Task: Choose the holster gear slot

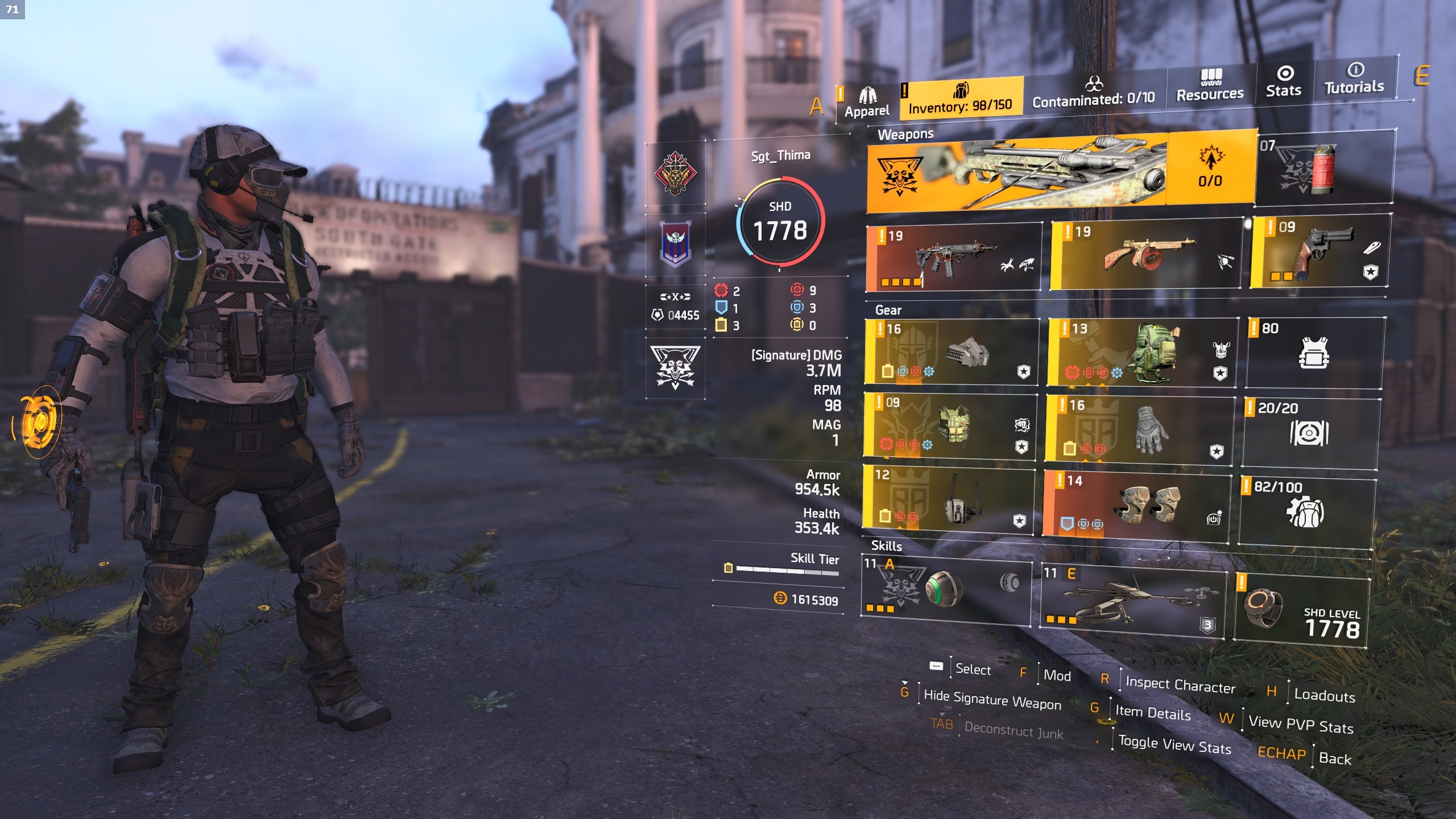Action: (949, 499)
